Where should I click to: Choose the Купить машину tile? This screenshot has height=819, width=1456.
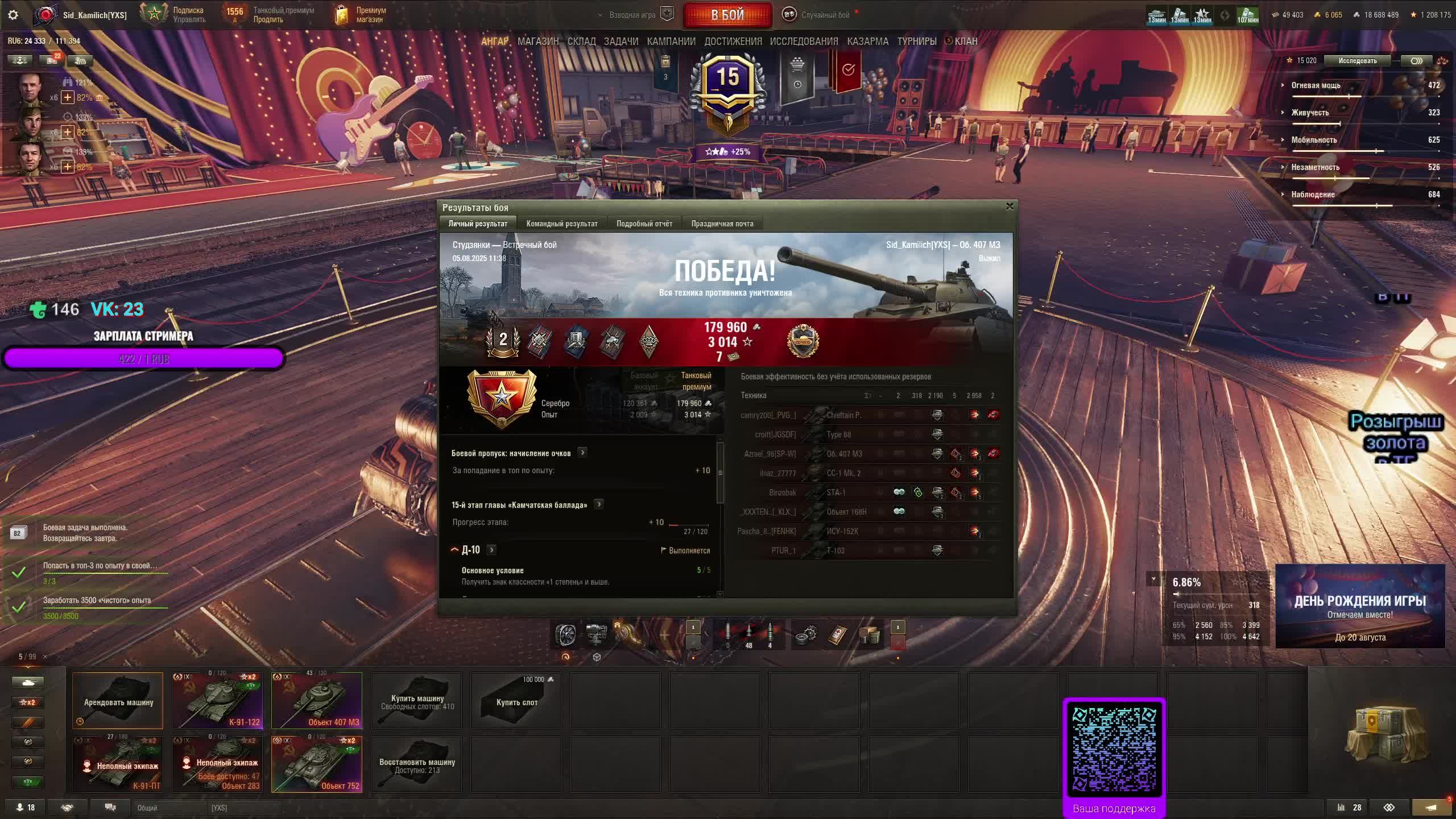click(417, 701)
